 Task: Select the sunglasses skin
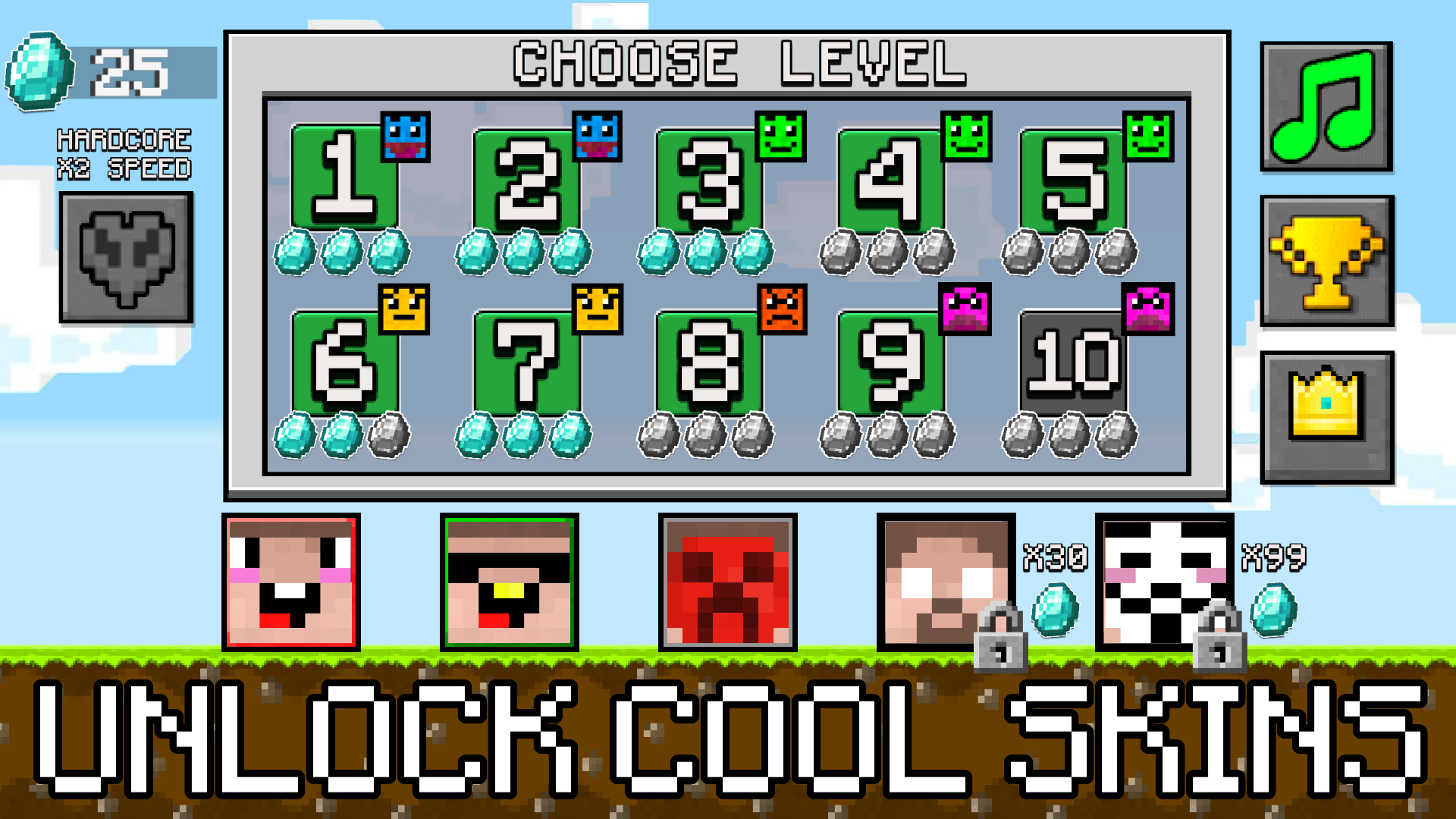pyautogui.click(x=510, y=584)
